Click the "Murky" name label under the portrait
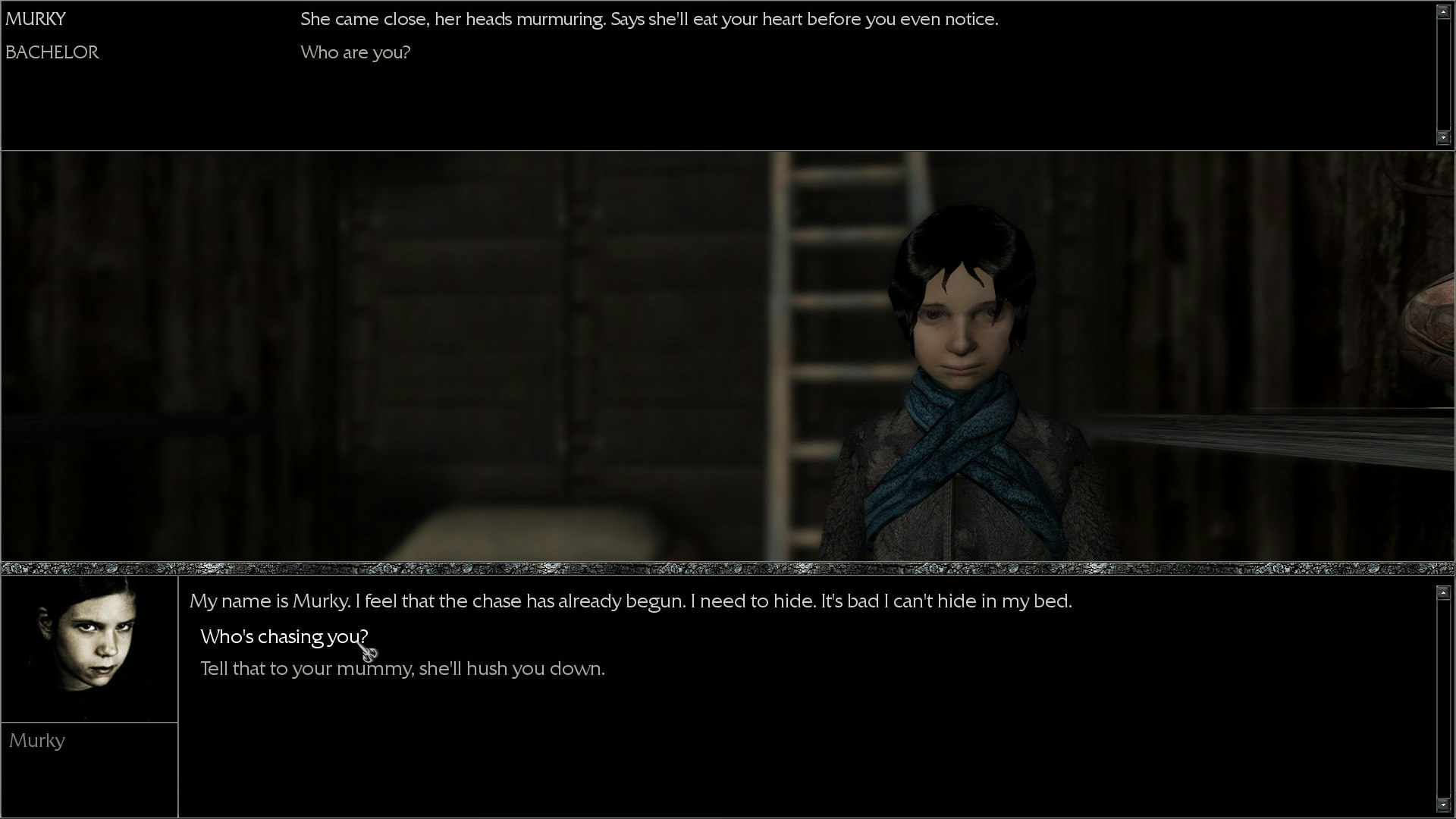 click(x=37, y=741)
